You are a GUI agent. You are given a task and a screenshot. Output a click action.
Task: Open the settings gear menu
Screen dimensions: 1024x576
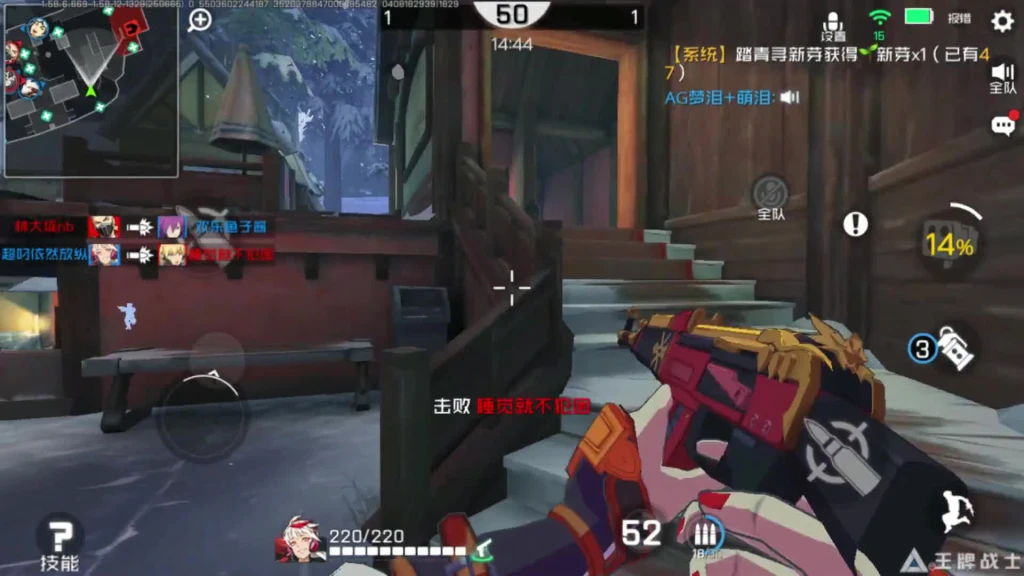(1002, 21)
